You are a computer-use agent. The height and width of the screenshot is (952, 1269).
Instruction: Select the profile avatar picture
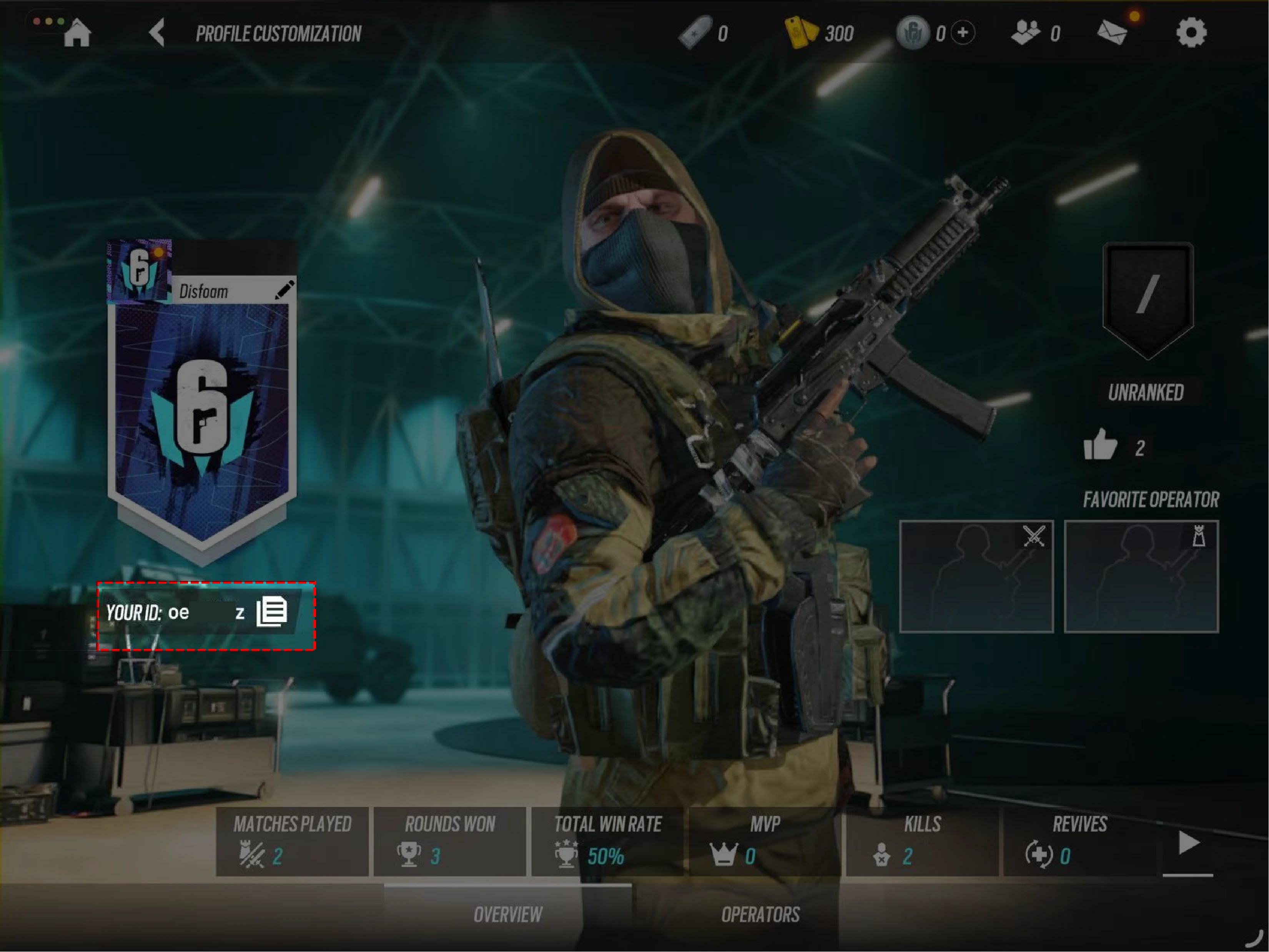(x=140, y=270)
